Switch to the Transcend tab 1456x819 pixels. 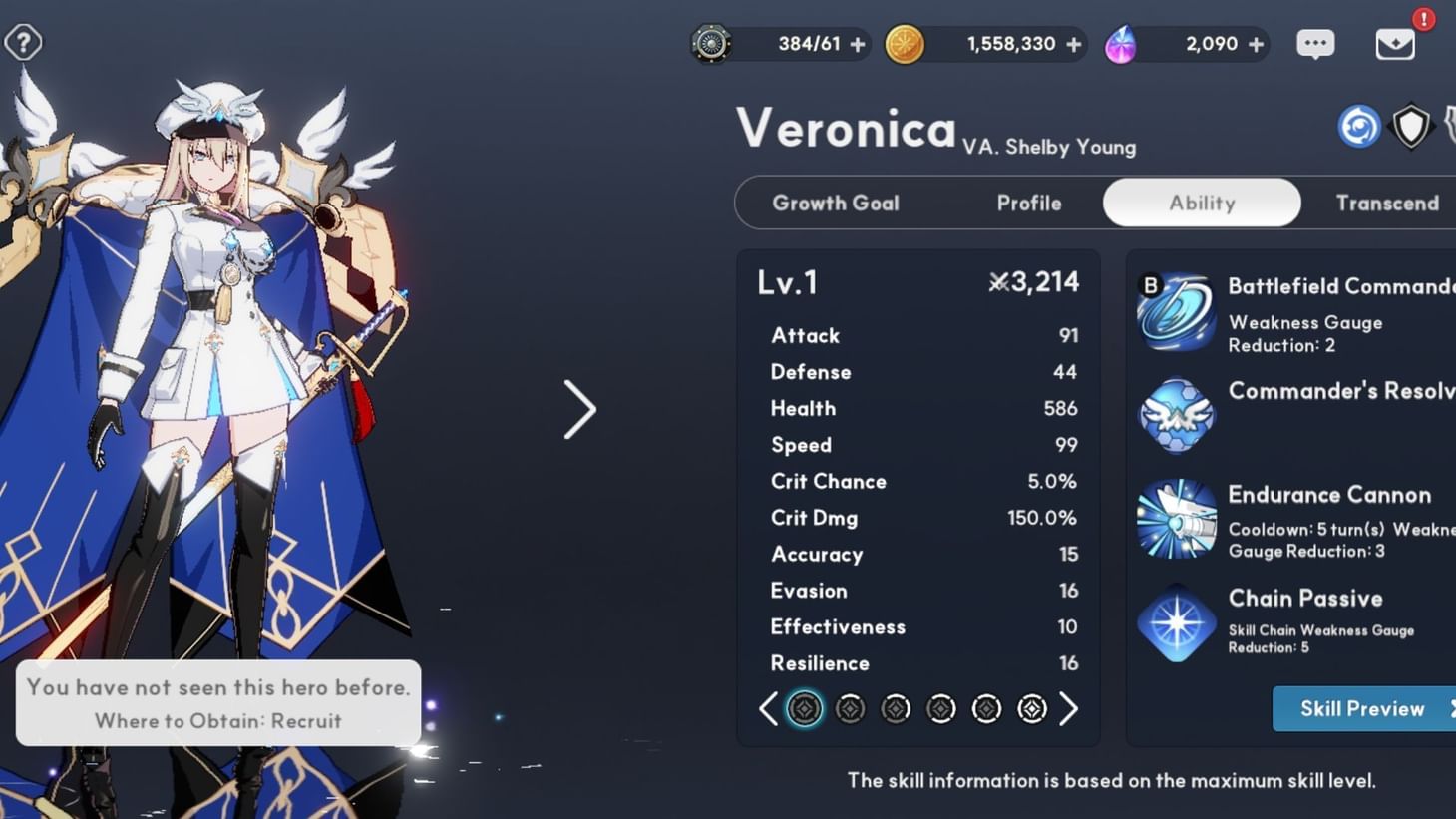1387,203
